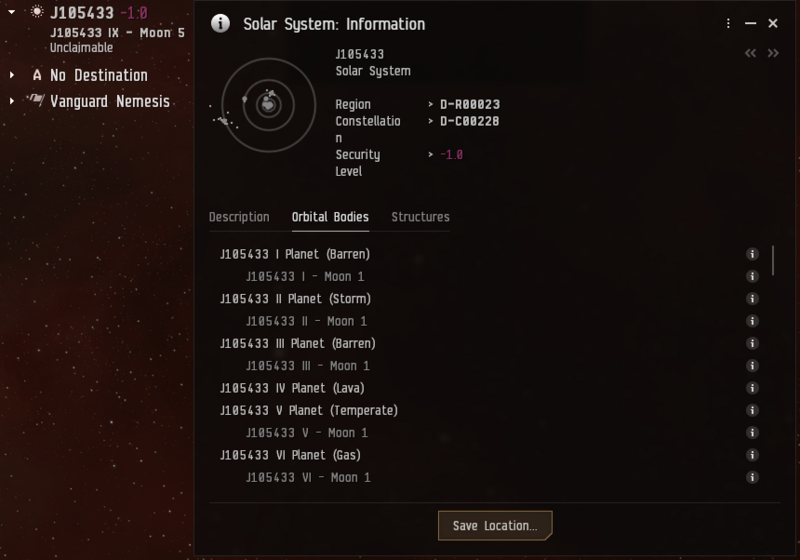Screen dimensions: 800x560
Task: Open the window's three-dot options menu
Action: click(x=729, y=24)
